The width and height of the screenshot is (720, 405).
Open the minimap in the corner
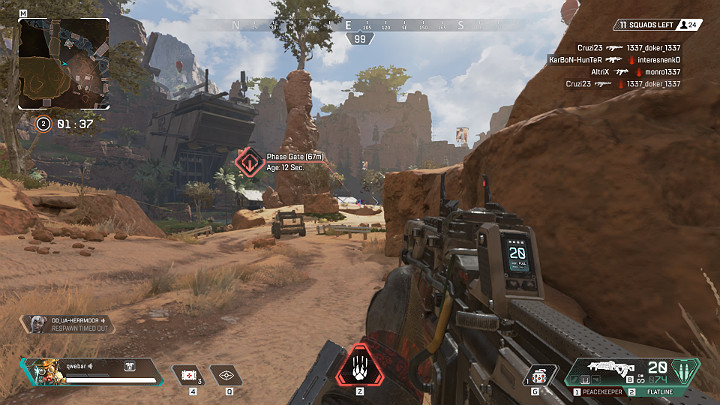tap(64, 63)
